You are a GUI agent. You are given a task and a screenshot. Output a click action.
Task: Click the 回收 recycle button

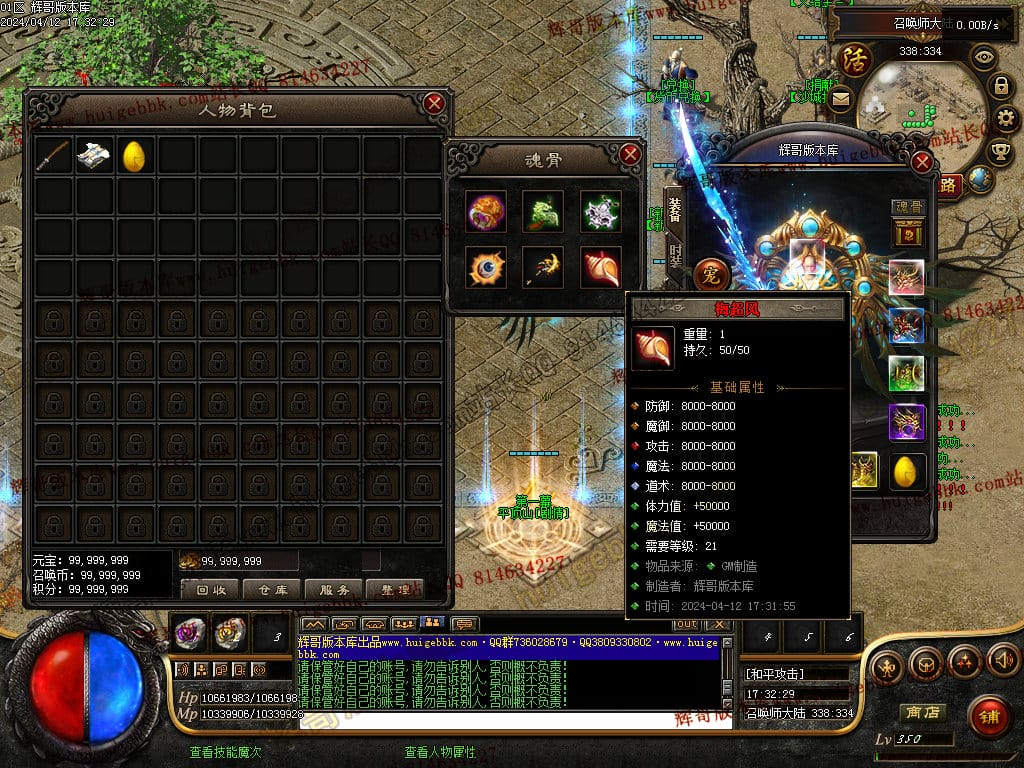[210, 589]
